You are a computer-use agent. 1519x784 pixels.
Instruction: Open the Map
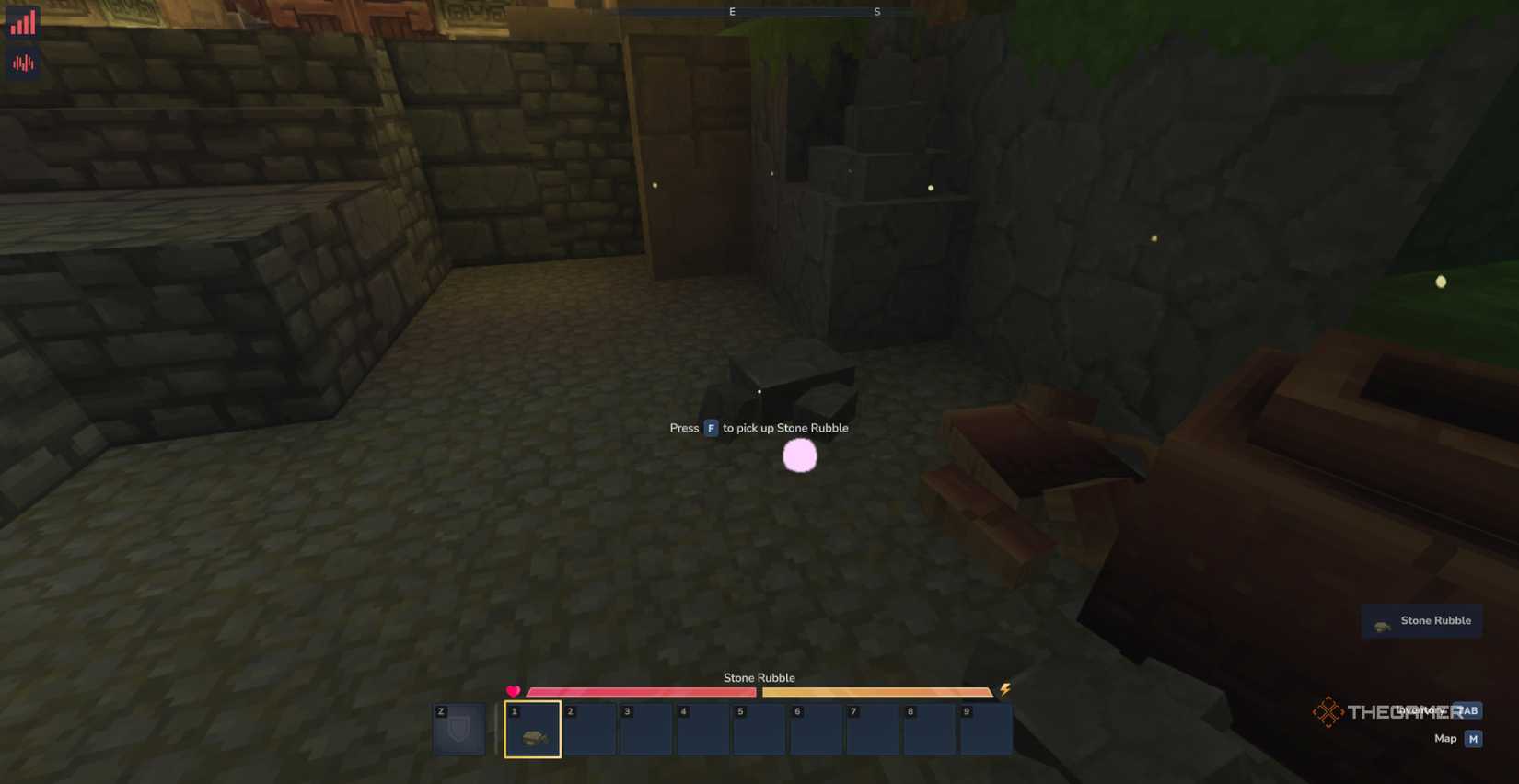[x=1446, y=738]
